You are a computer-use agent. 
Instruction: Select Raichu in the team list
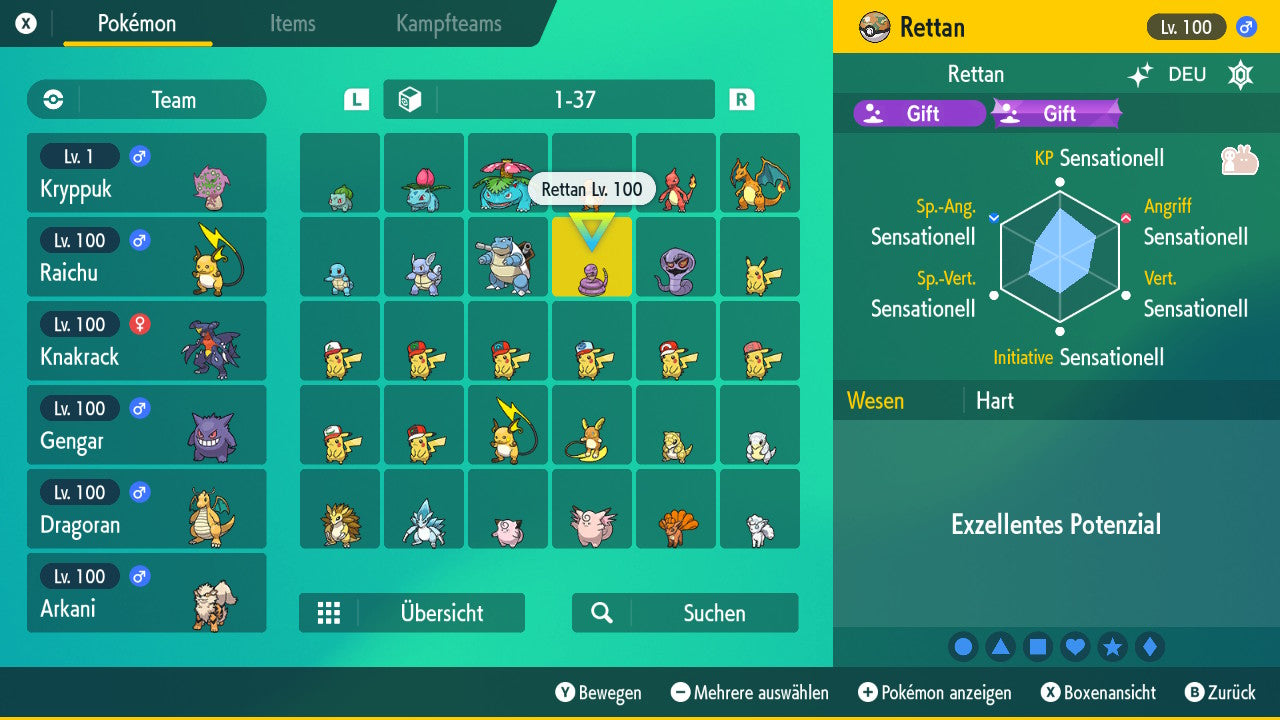coord(147,257)
